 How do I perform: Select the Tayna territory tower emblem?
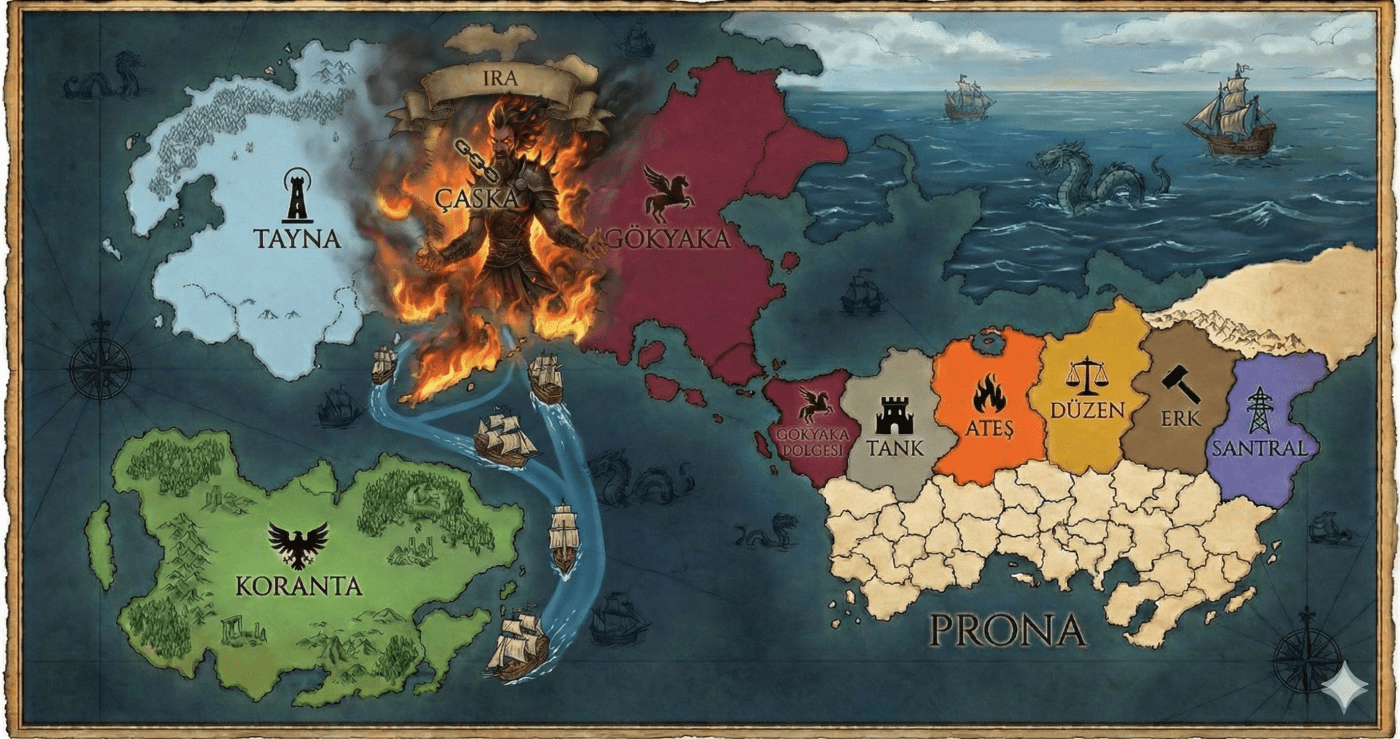(x=296, y=194)
